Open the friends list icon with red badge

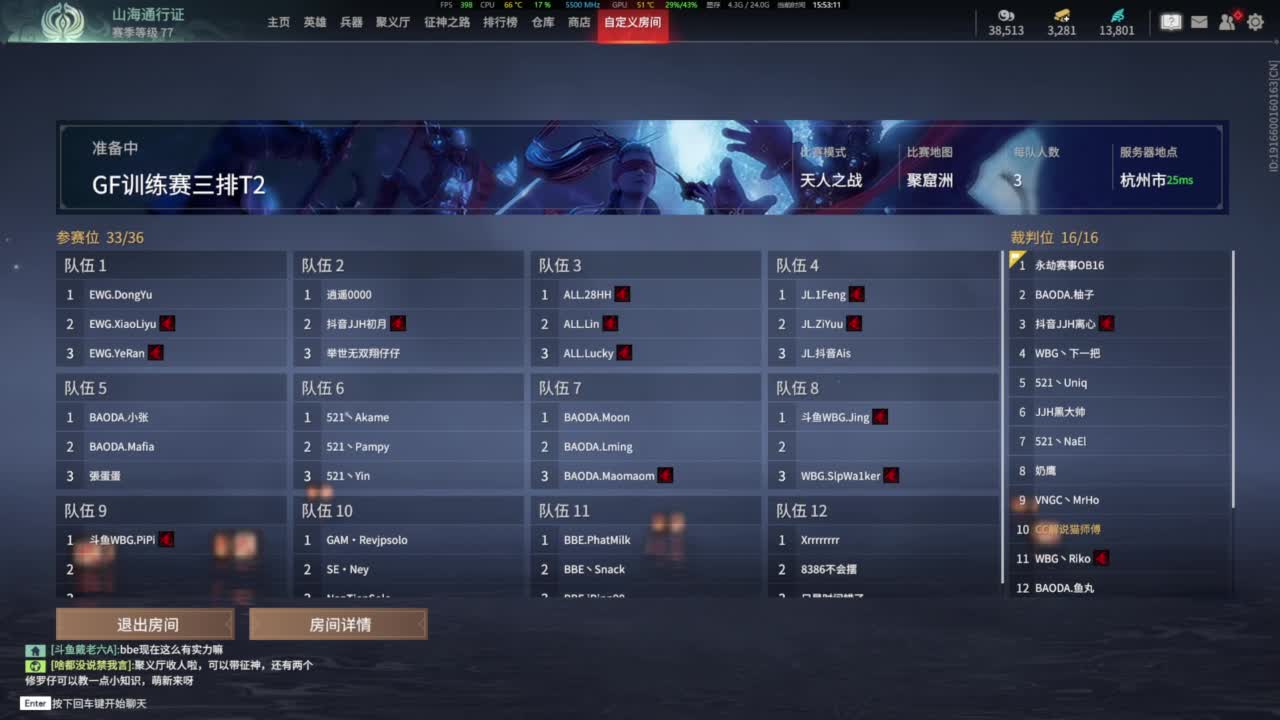pyautogui.click(x=1228, y=21)
